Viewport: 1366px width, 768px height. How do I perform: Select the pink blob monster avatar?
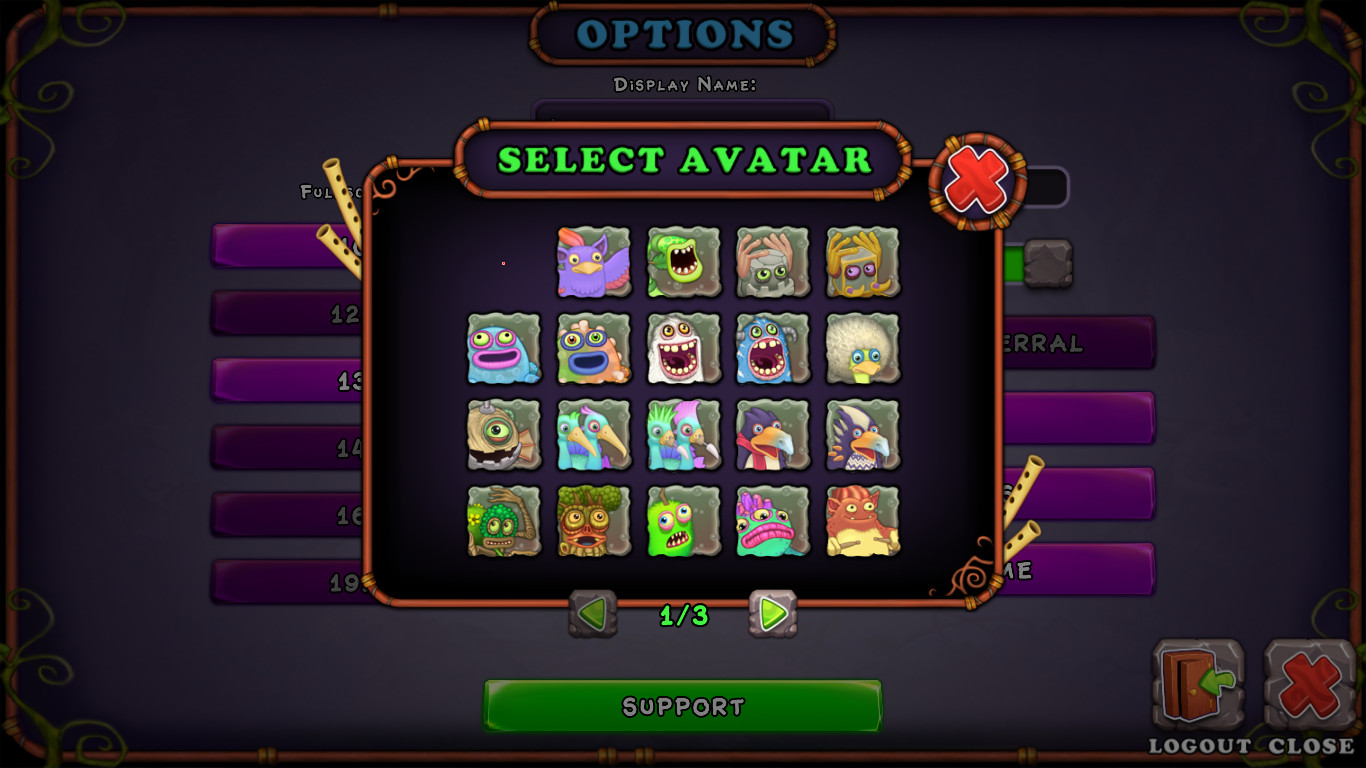pyautogui.click(x=504, y=348)
